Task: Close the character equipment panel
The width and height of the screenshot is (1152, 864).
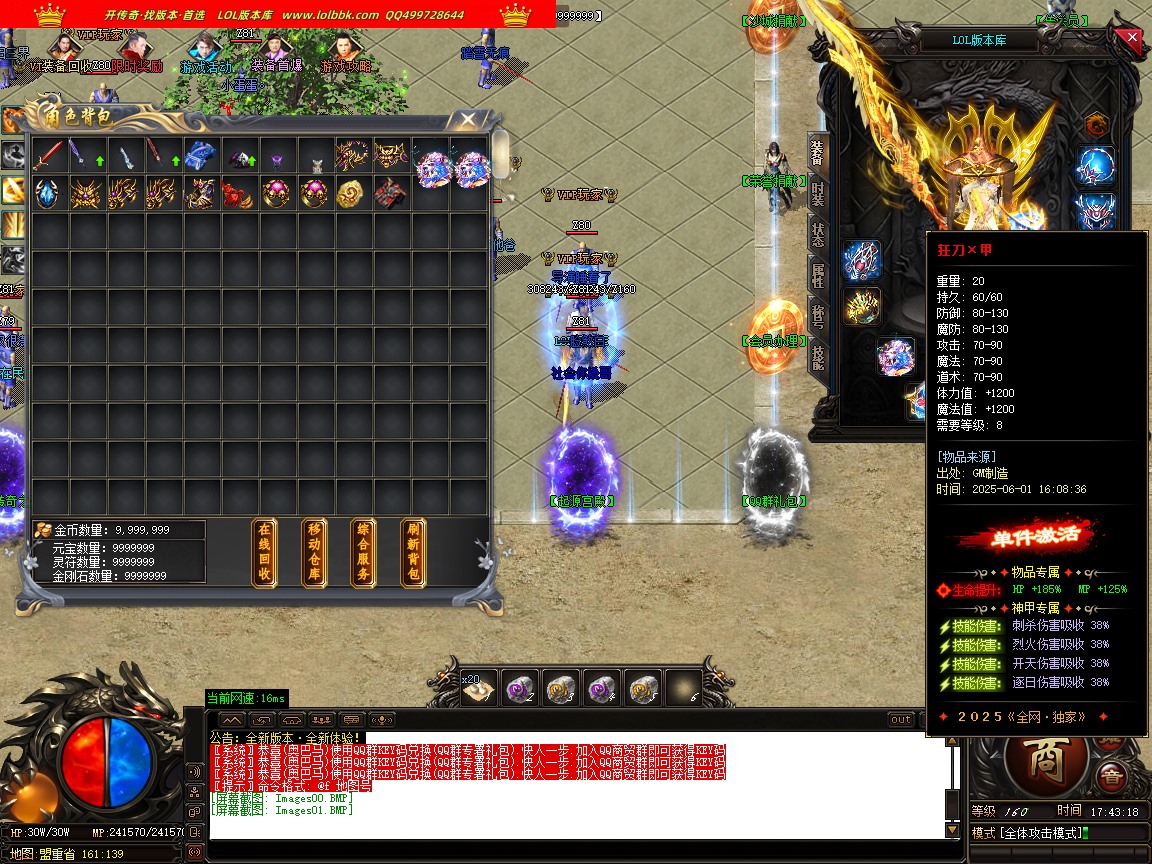Action: point(1131,39)
